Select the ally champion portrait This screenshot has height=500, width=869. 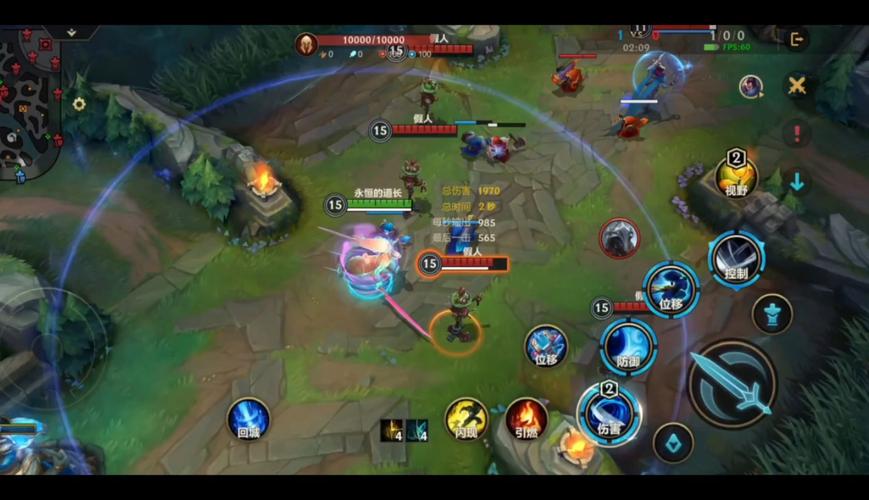coord(750,86)
